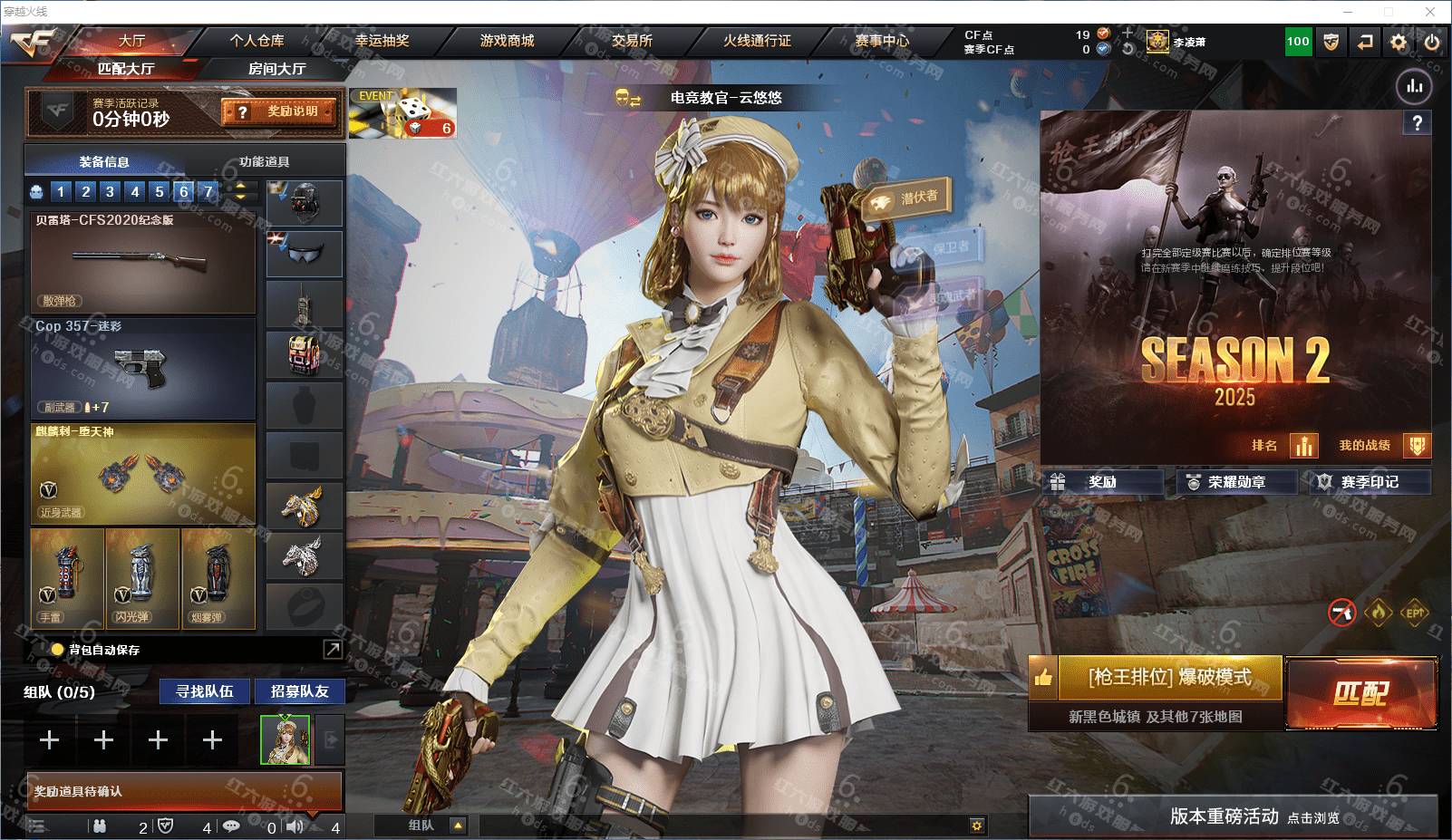This screenshot has width=1452, height=840.
Task: Choose the [枪王排位] 爆破模式 selector
Action: pos(1169,678)
